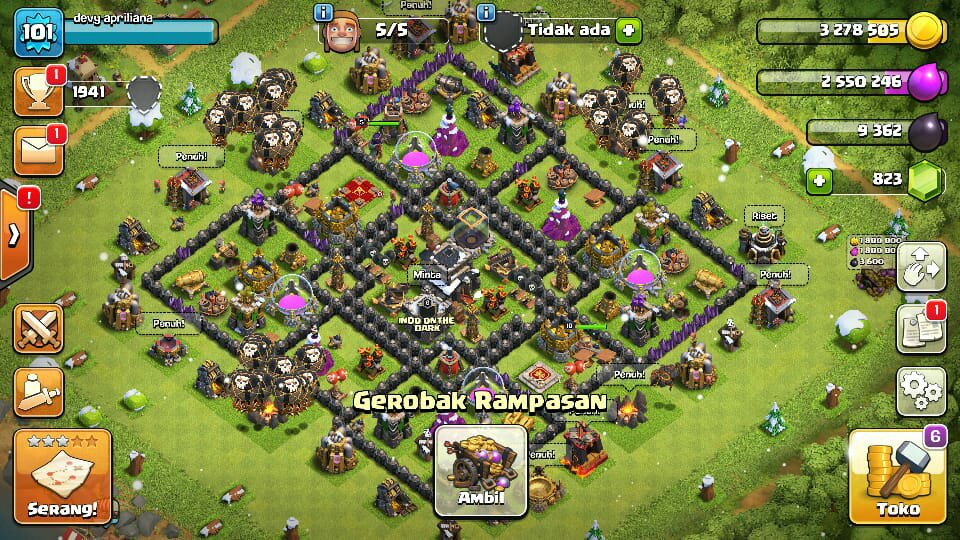Open the trophy league button
This screenshot has width=960, height=540.
click(x=38, y=93)
